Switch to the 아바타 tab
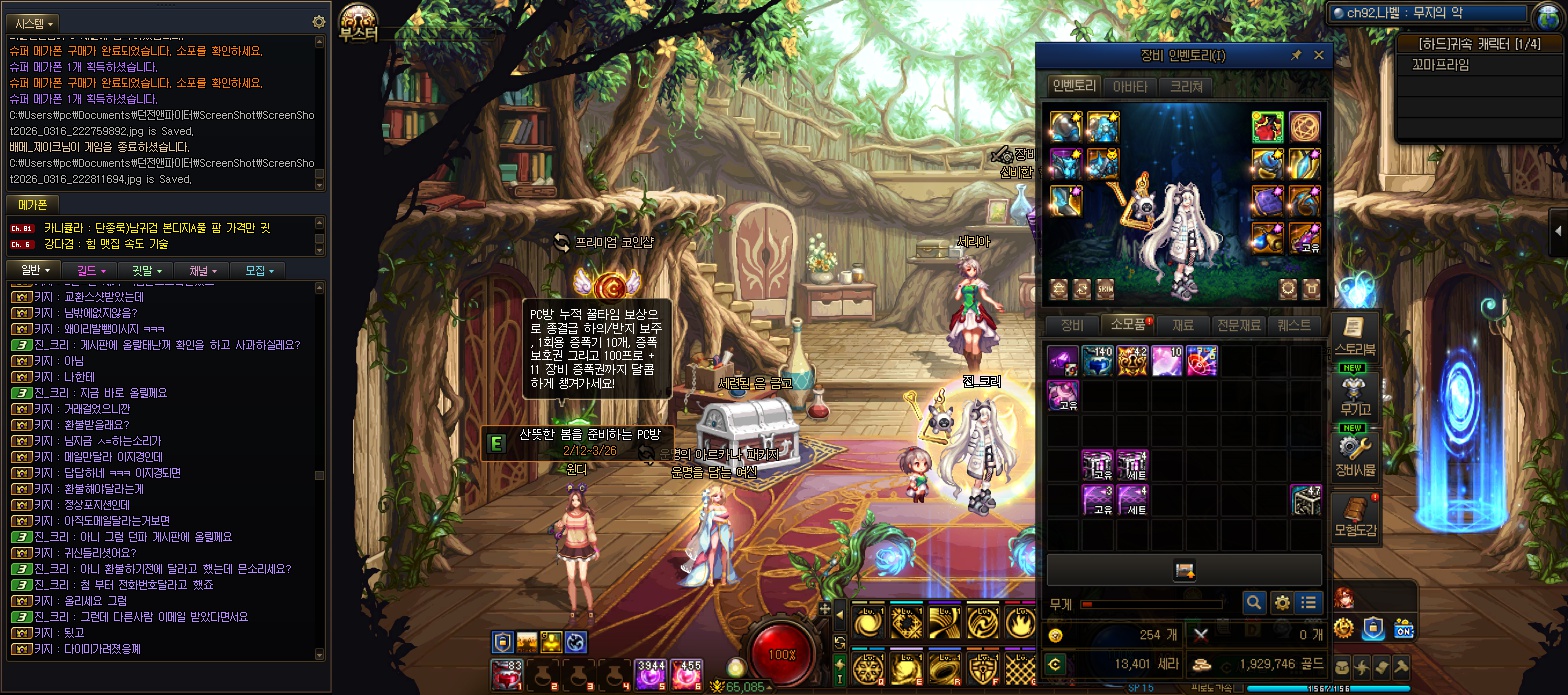This screenshot has height=695, width=1568. pos(1130,86)
